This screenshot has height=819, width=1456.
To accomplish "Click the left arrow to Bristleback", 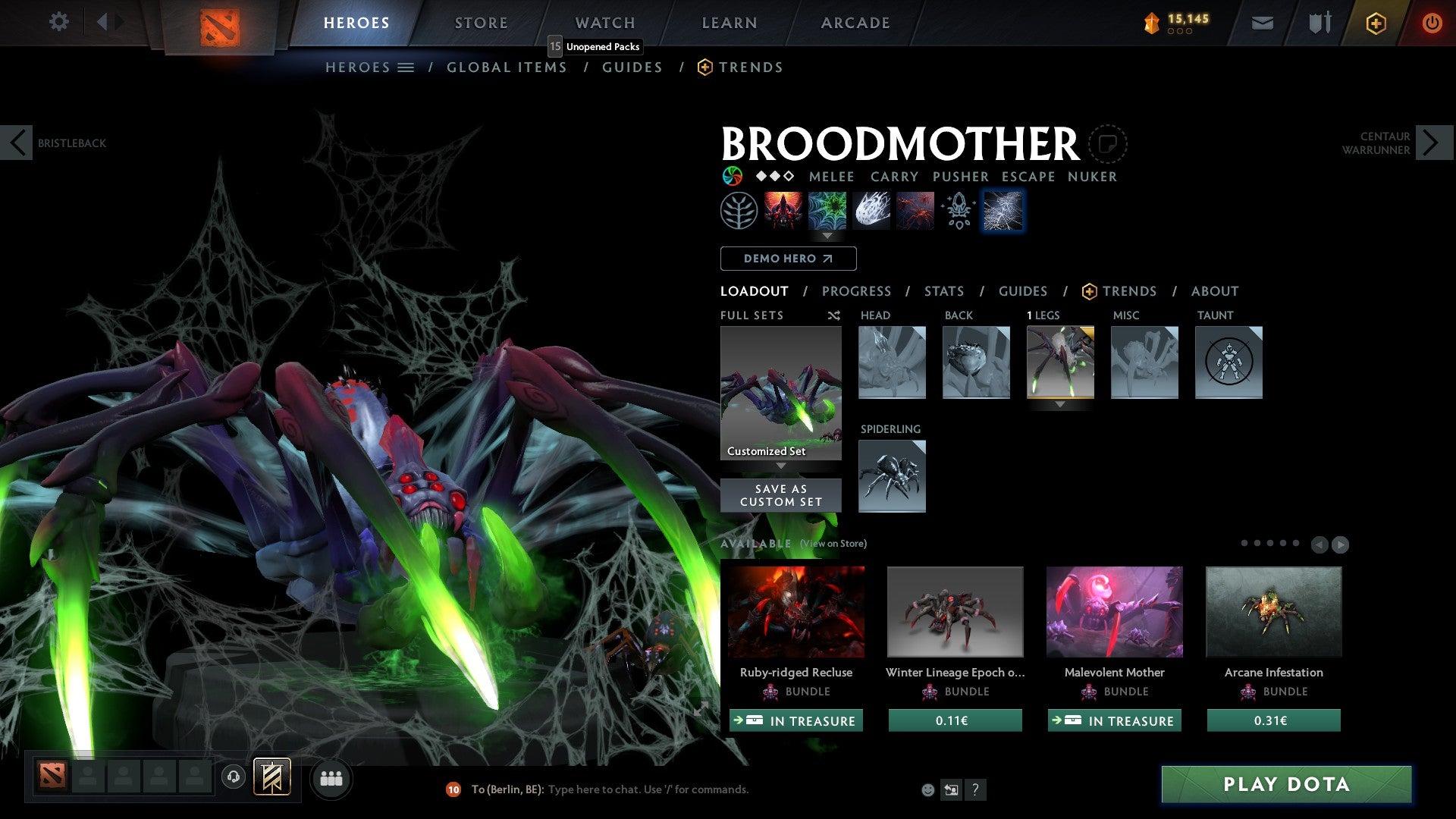I will pyautogui.click(x=17, y=143).
